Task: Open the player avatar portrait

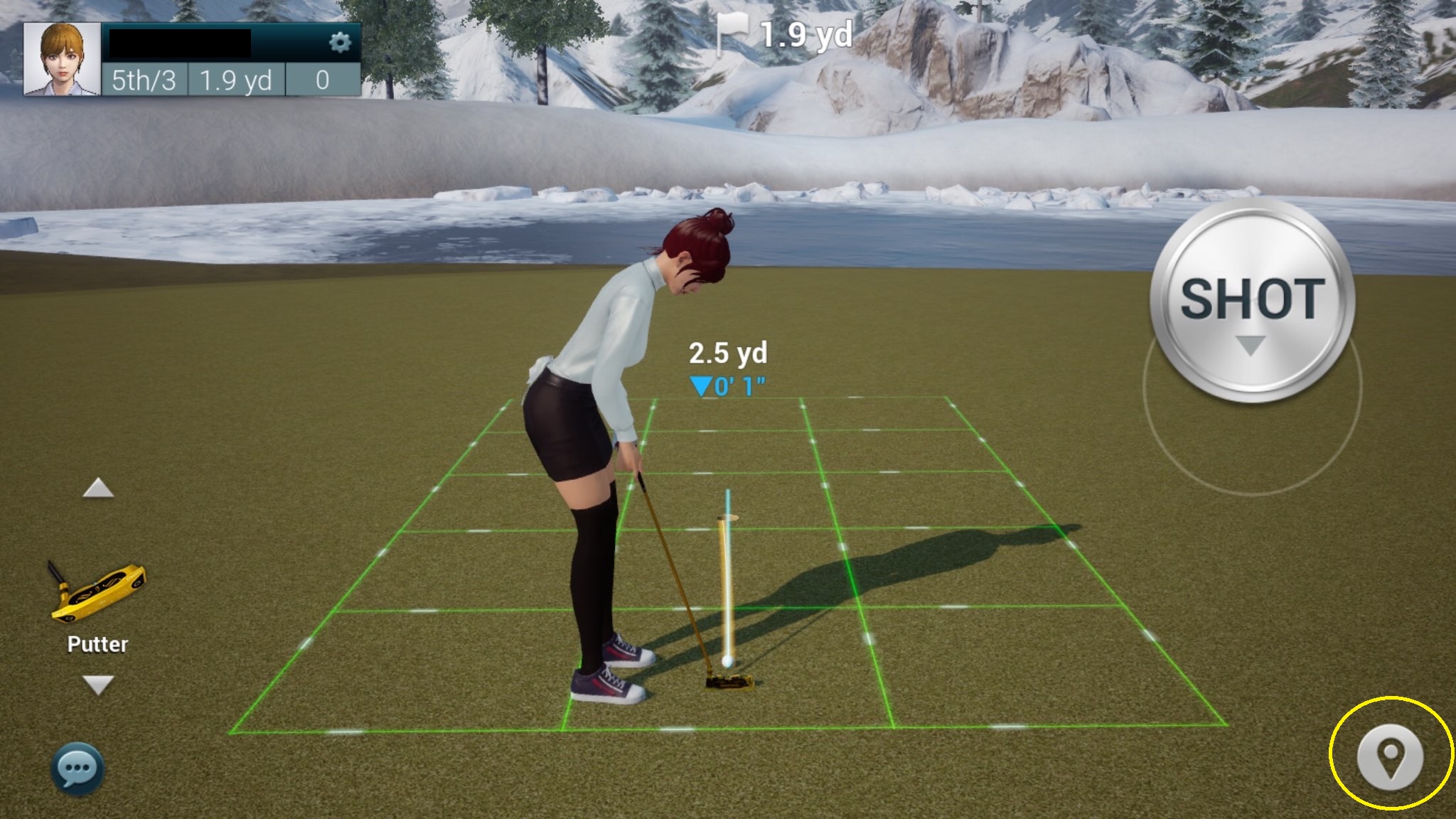Action: [x=63, y=59]
